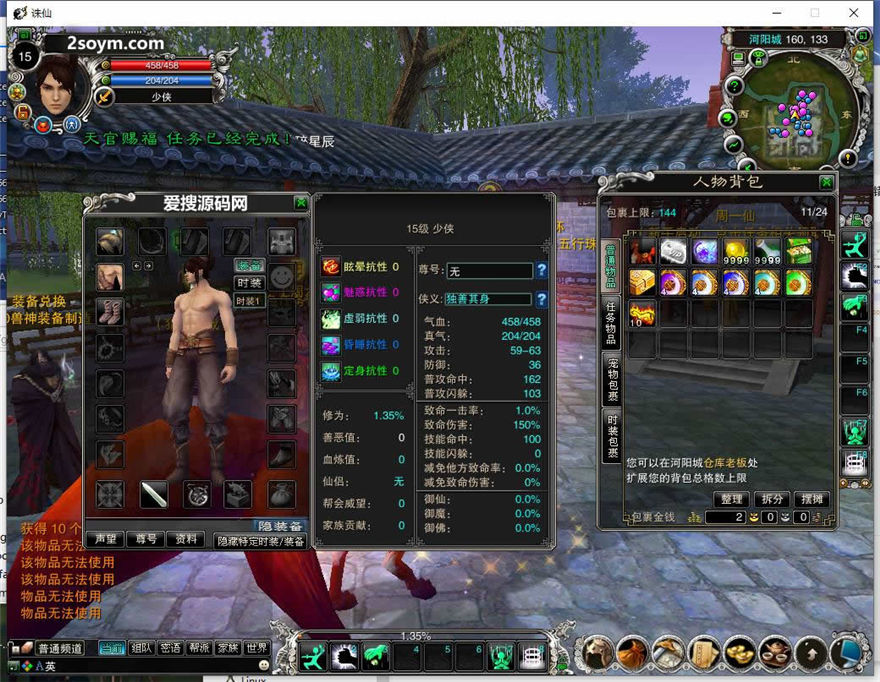Viewport: 880px width, 682px height.
Task: Close the 人物背包 inventory window
Action: (x=826, y=182)
